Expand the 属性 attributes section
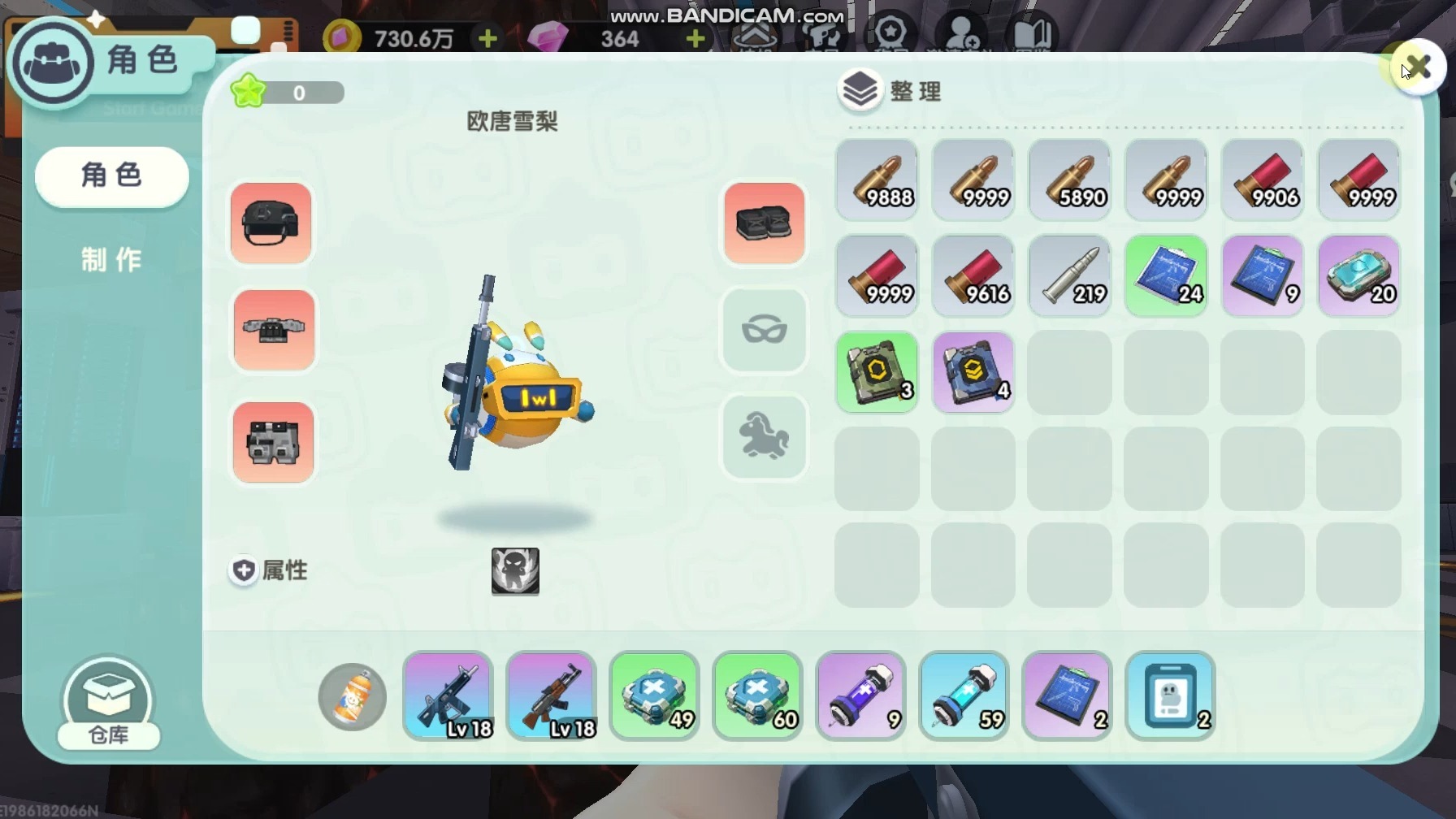The width and height of the screenshot is (1456, 819). (x=267, y=570)
